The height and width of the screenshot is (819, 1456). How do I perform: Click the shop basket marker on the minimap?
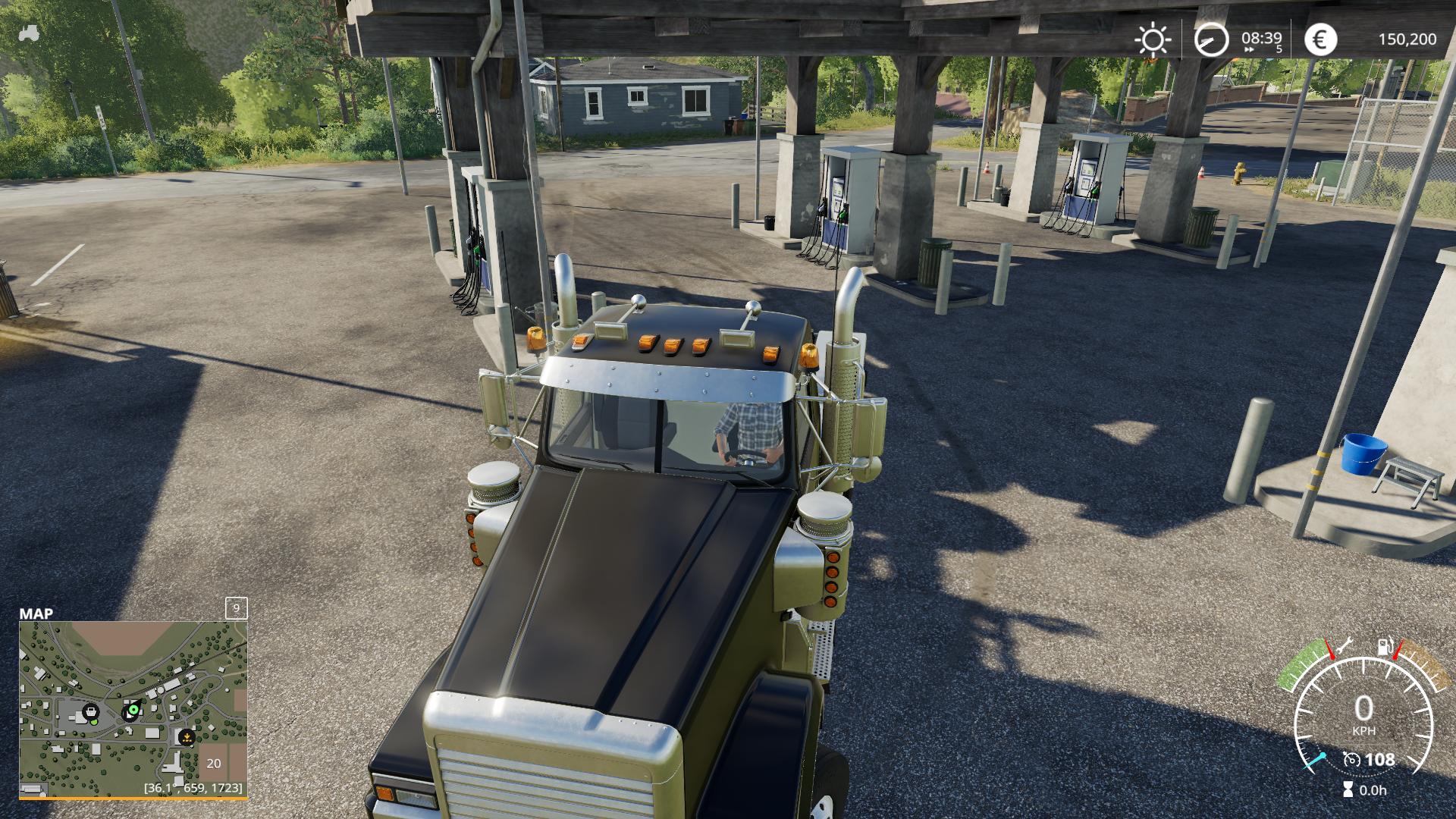(x=91, y=712)
